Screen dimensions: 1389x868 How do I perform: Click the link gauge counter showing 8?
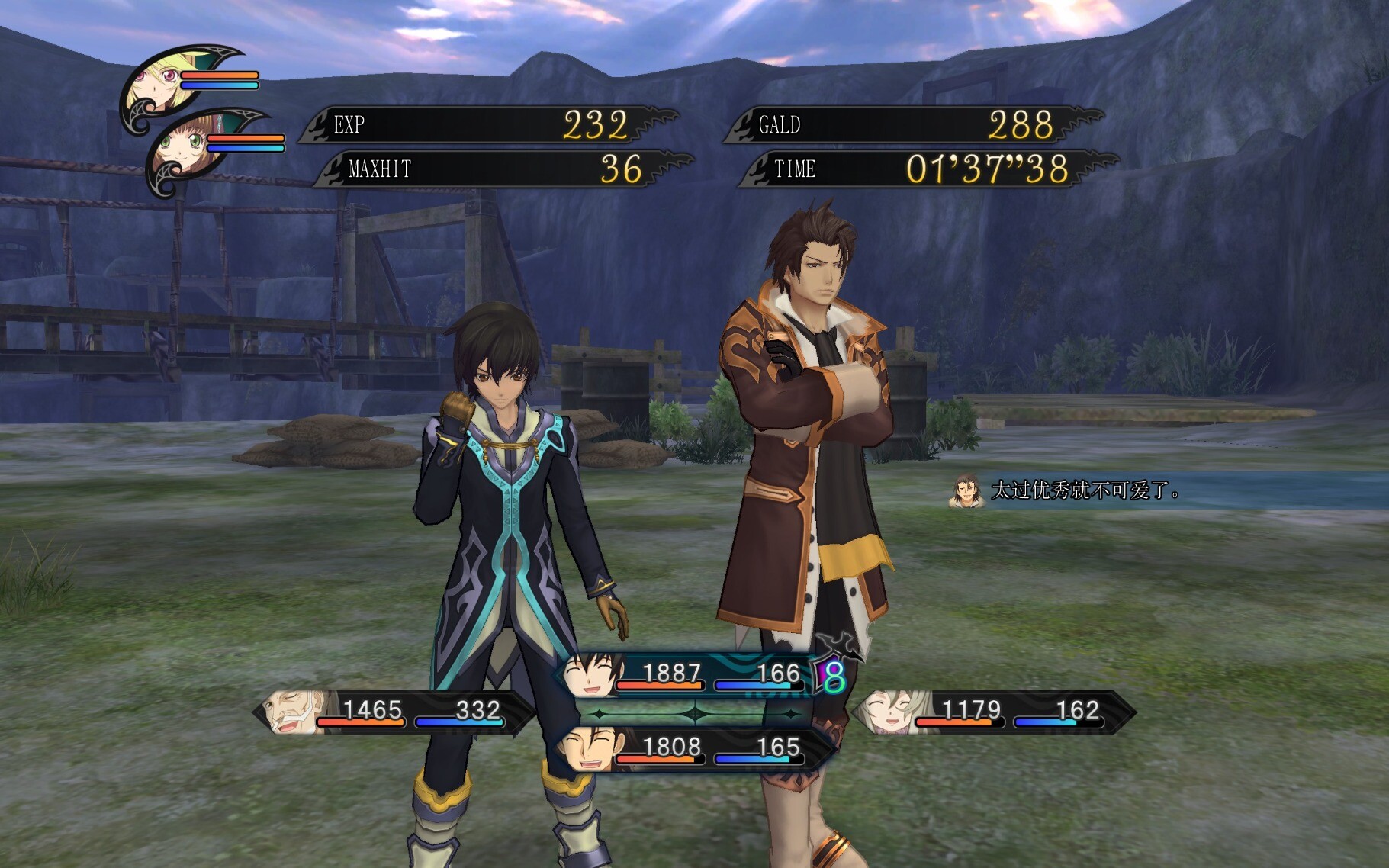pos(833,676)
